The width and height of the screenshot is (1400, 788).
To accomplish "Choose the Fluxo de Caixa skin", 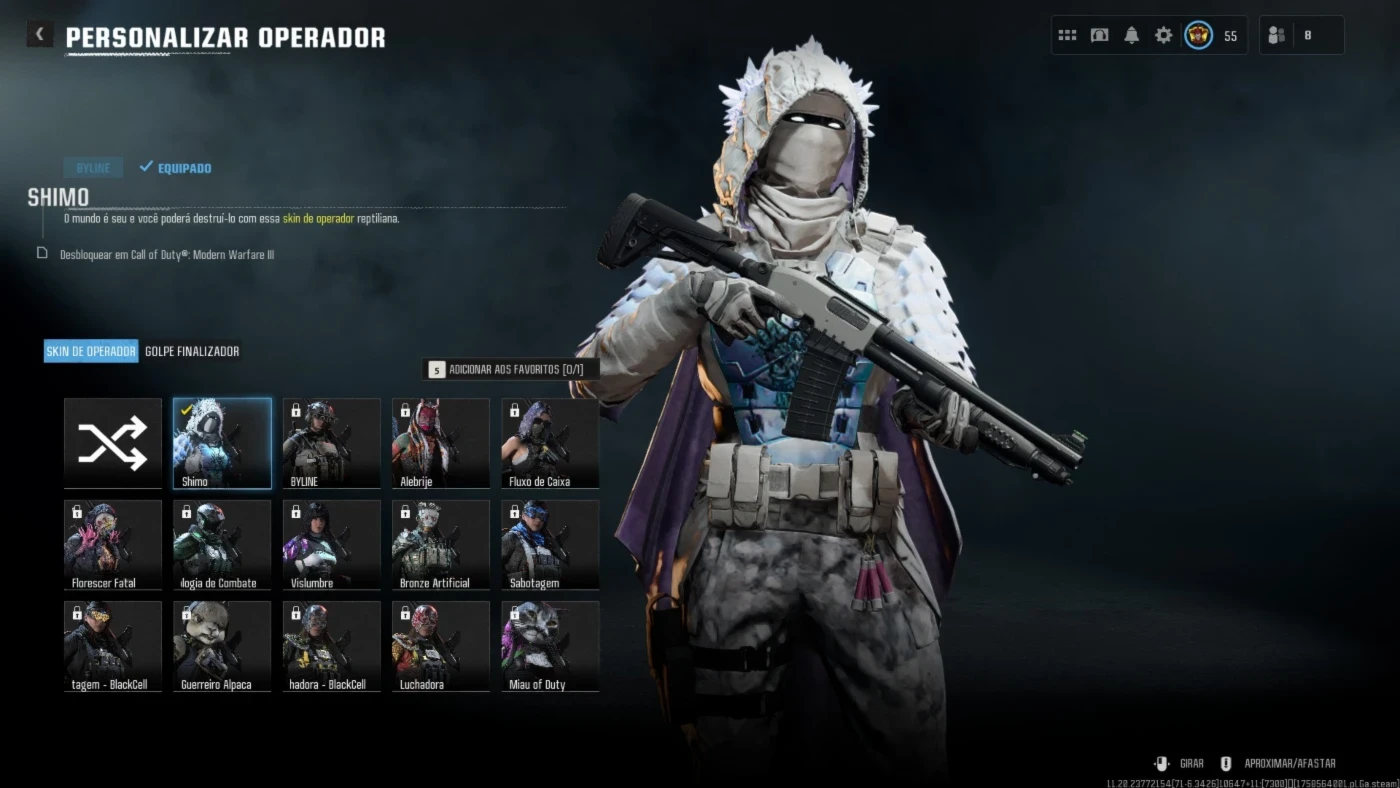I will pos(550,443).
